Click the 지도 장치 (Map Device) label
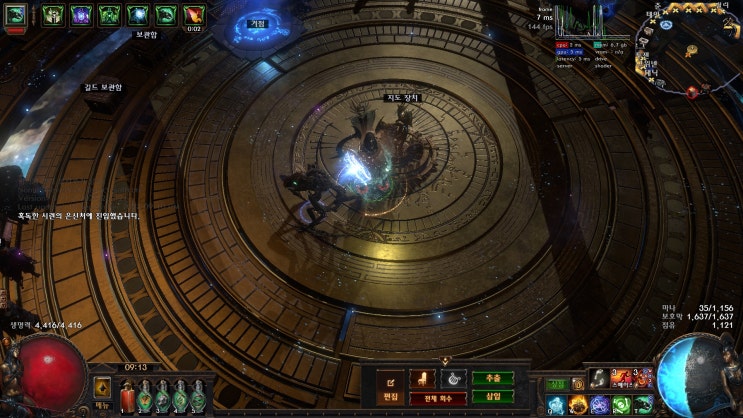This screenshot has height=418, width=743. point(403,97)
